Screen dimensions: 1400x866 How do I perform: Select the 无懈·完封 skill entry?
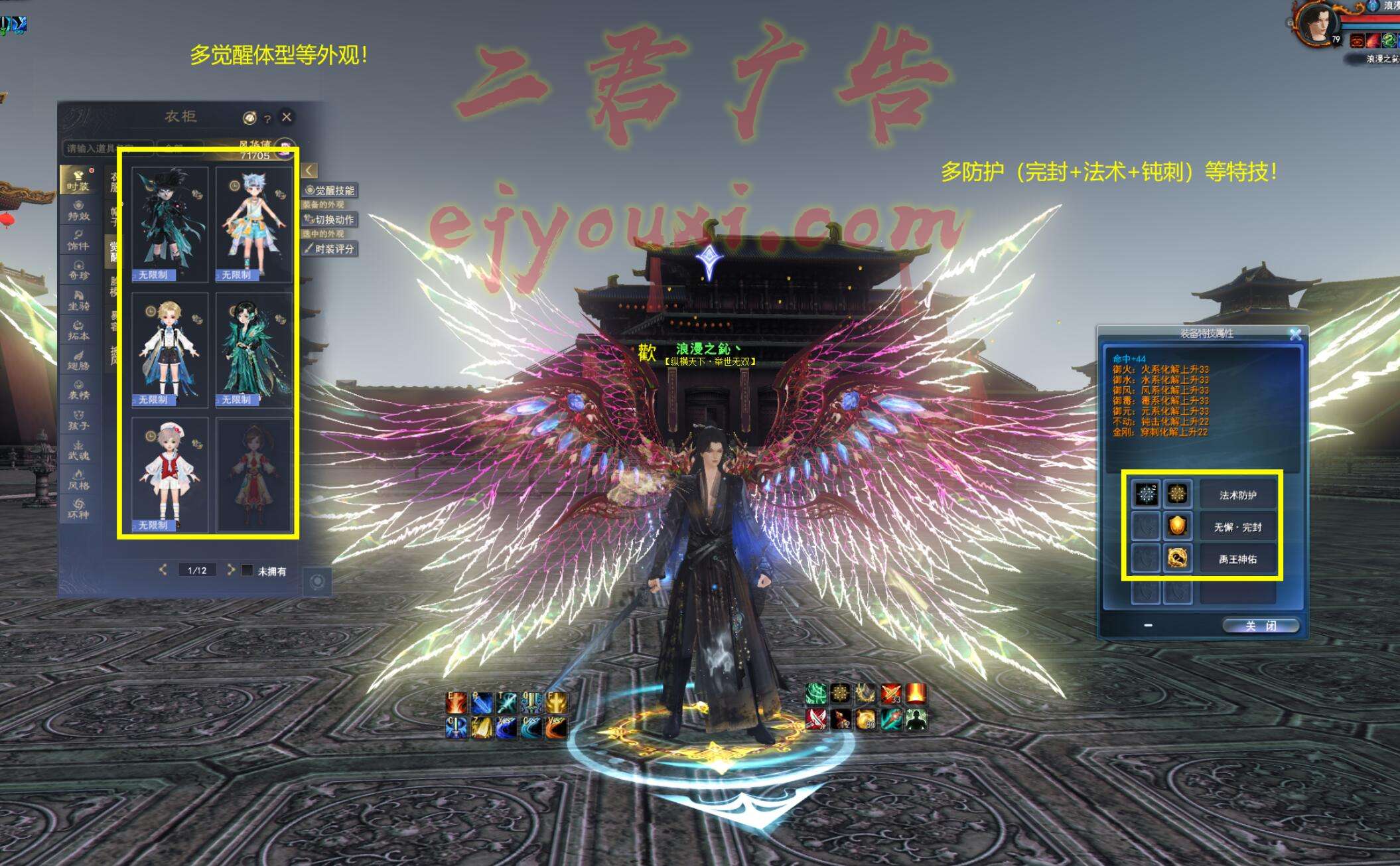click(x=1237, y=528)
